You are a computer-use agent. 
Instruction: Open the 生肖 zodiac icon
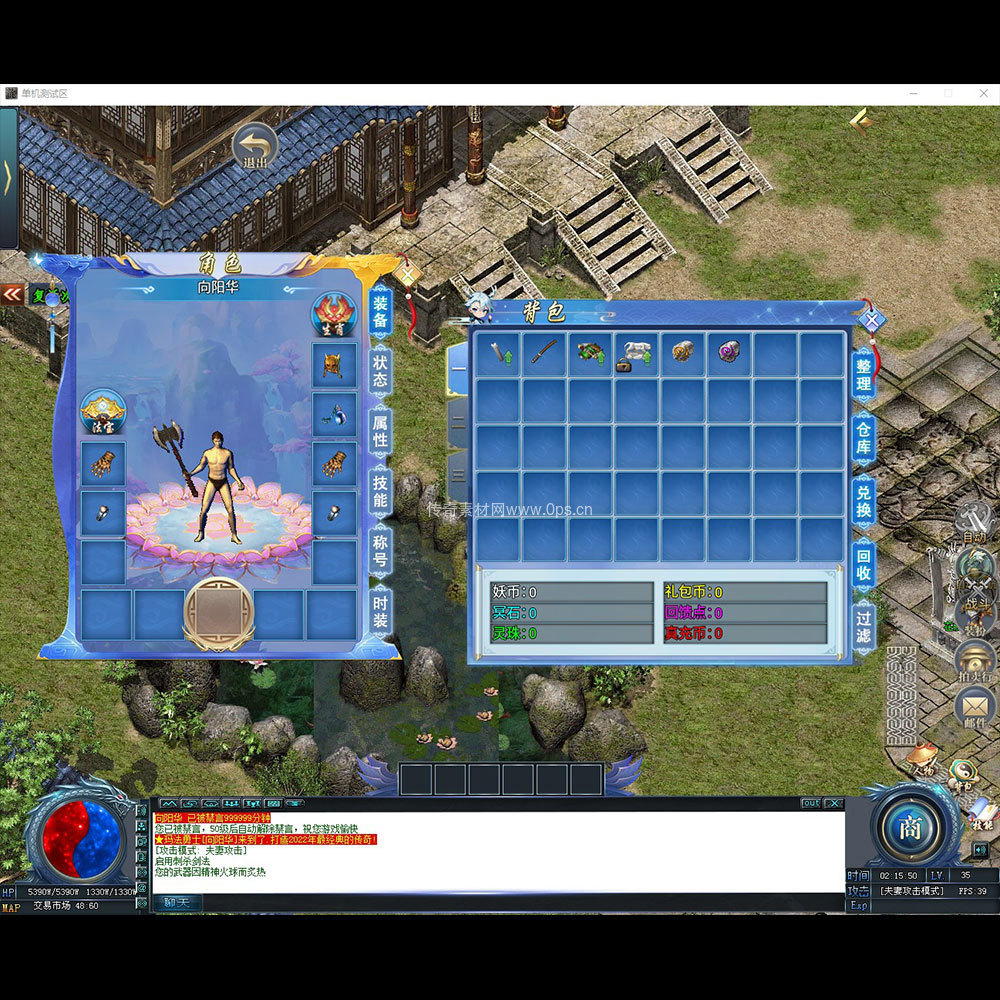pyautogui.click(x=333, y=314)
